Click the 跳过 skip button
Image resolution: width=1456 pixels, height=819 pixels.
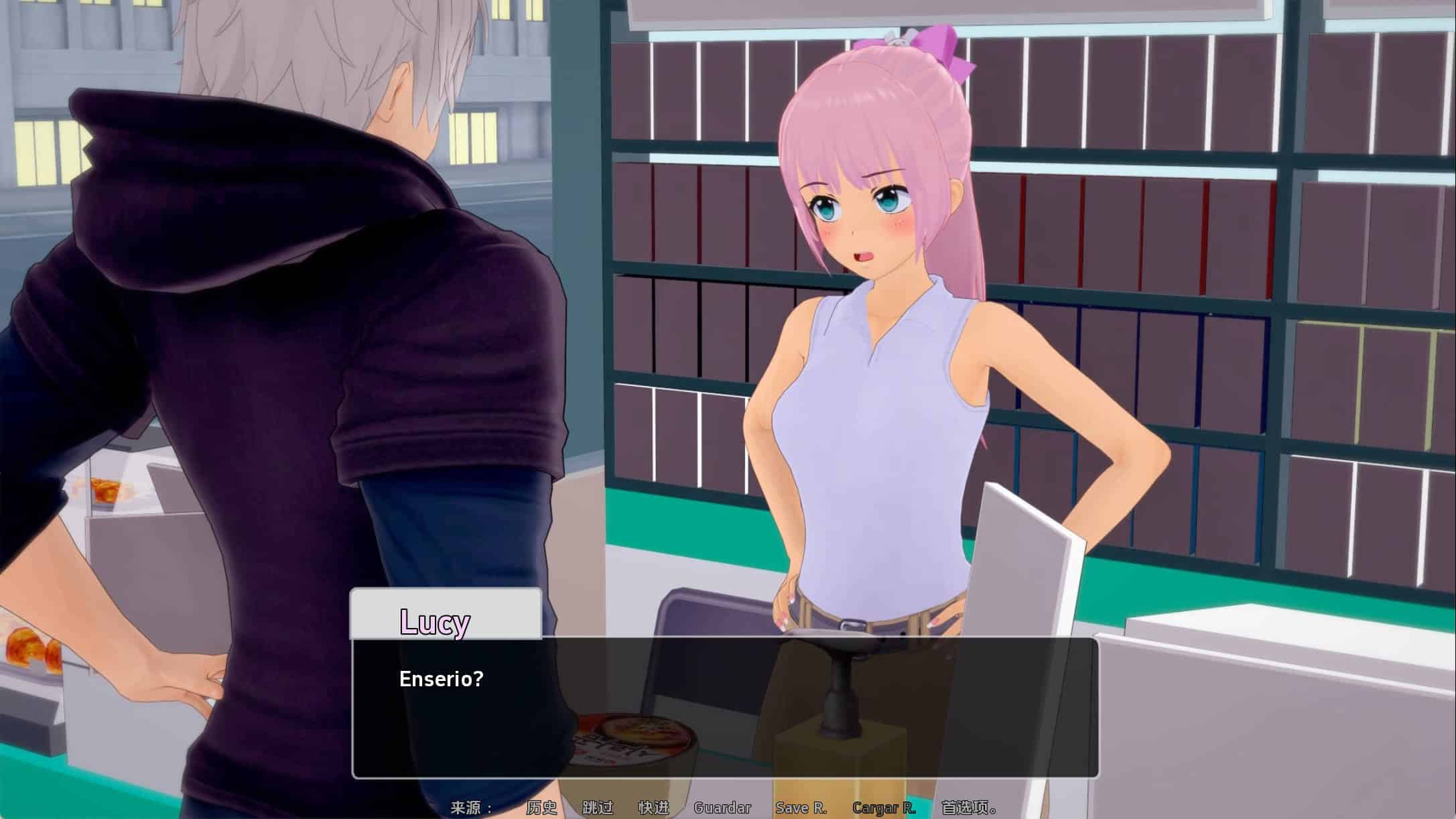pyautogui.click(x=598, y=808)
